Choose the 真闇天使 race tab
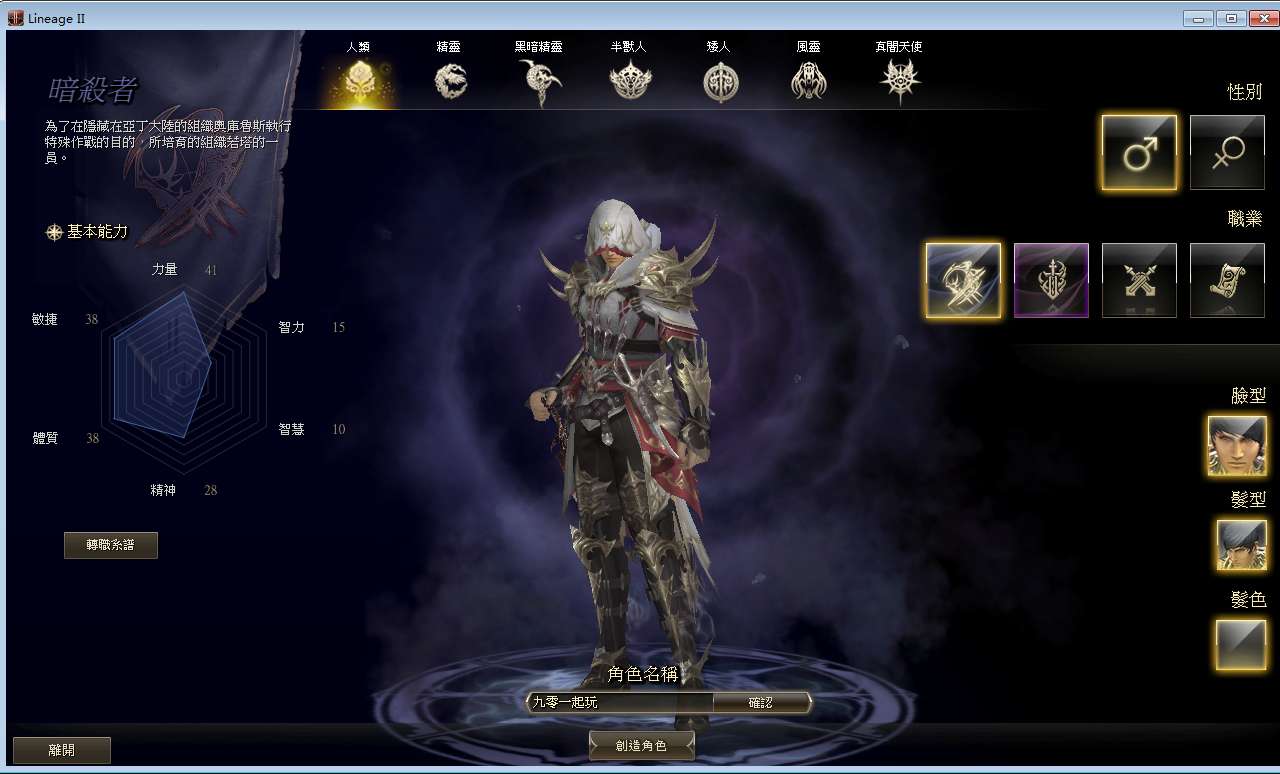 [x=898, y=79]
